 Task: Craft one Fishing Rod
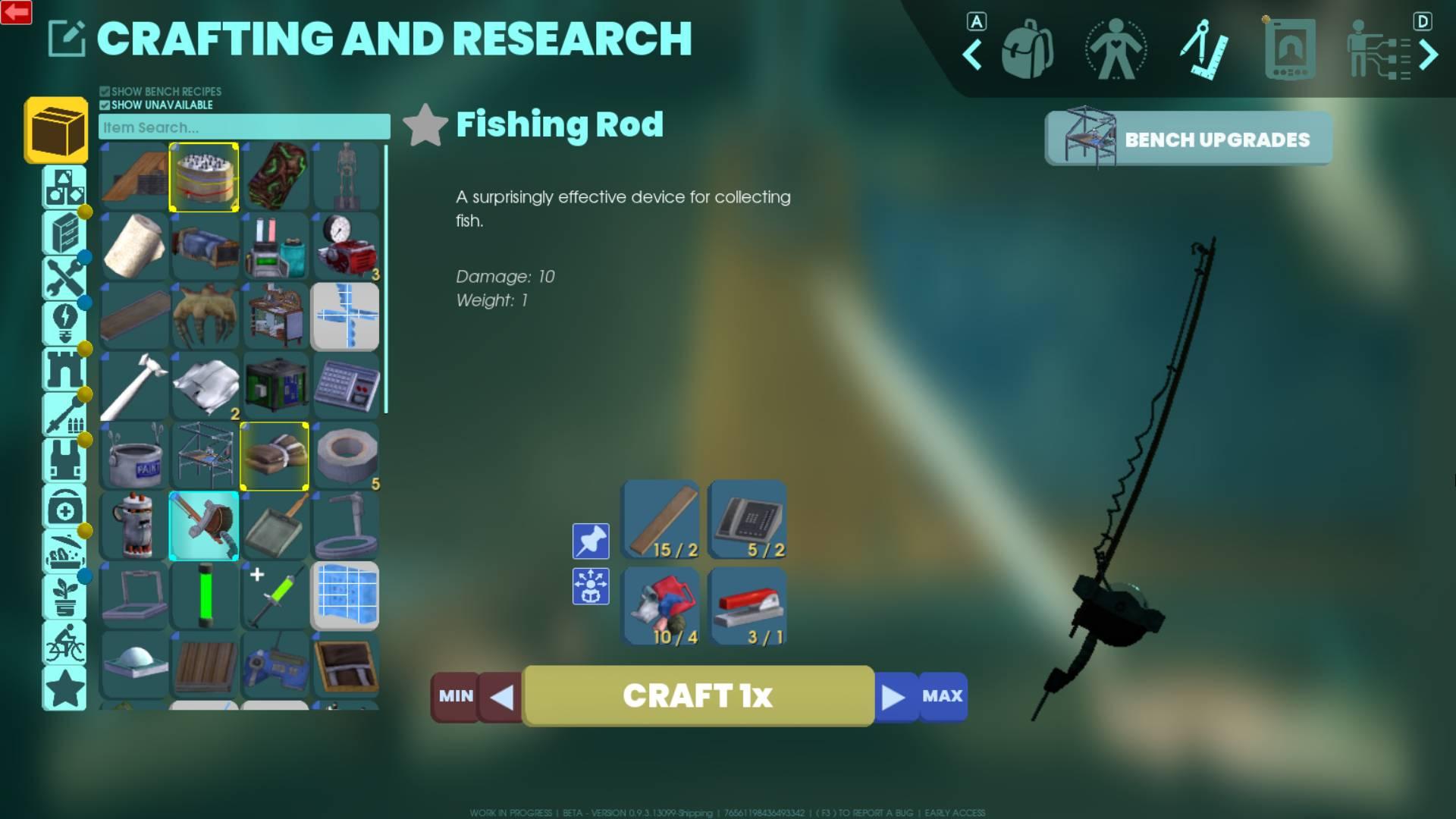point(698,695)
